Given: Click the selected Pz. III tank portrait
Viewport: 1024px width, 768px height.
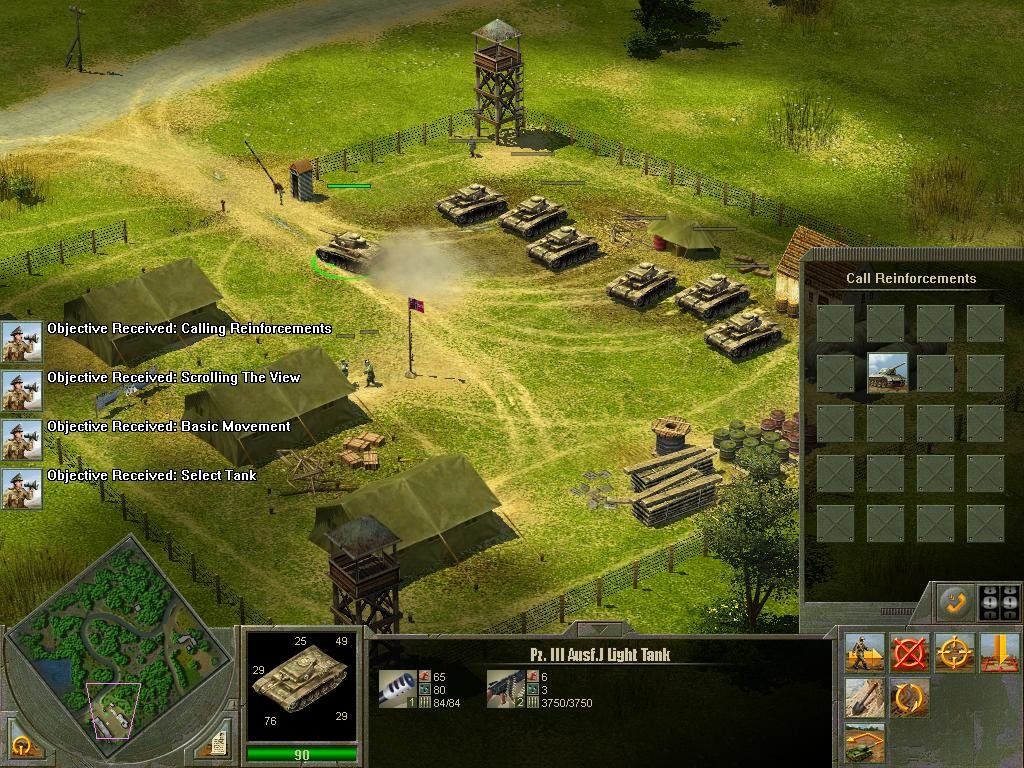Looking at the screenshot, I should [301, 684].
